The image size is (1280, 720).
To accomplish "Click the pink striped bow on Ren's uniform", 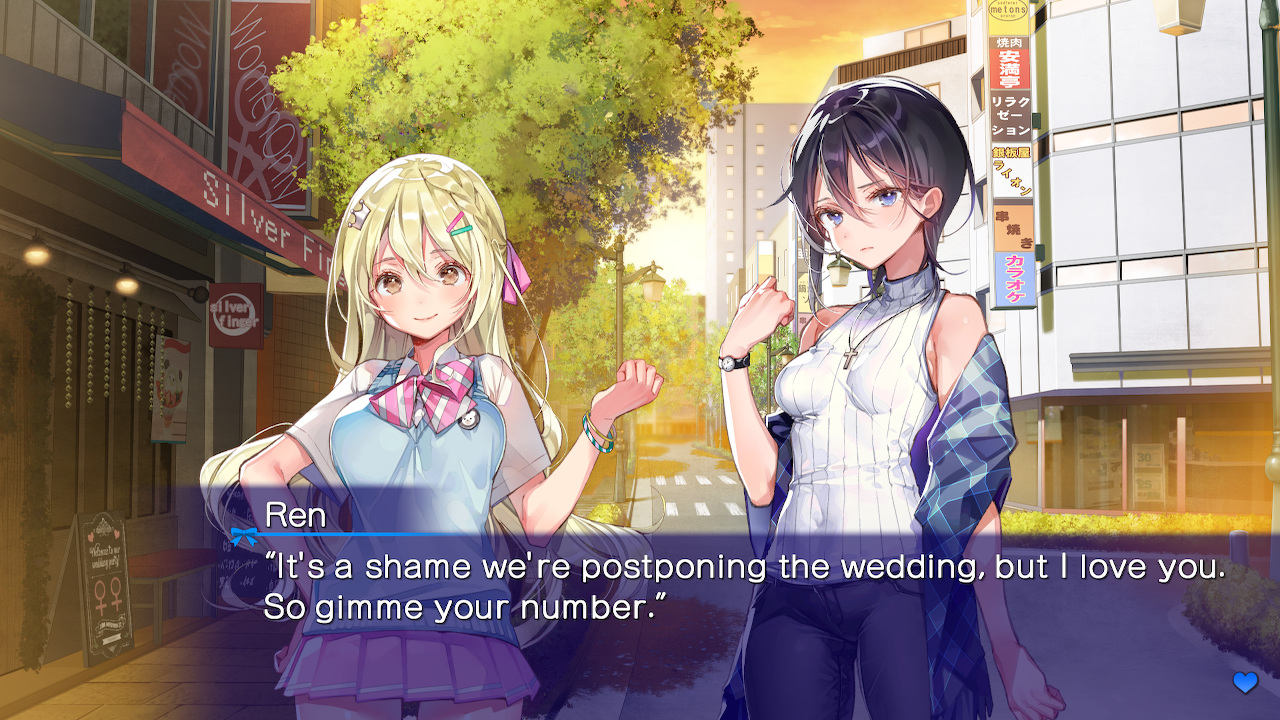I will (x=435, y=385).
